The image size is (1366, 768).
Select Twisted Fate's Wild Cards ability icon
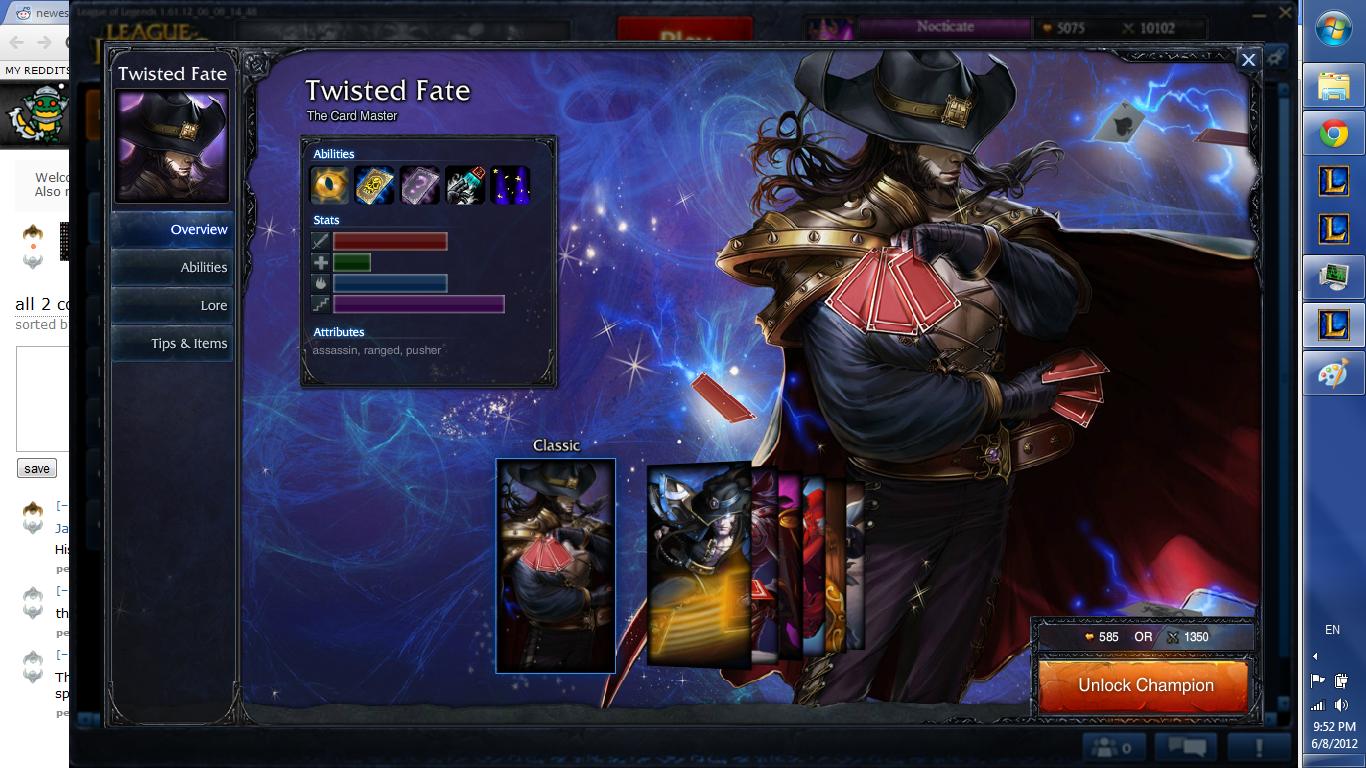pos(374,183)
